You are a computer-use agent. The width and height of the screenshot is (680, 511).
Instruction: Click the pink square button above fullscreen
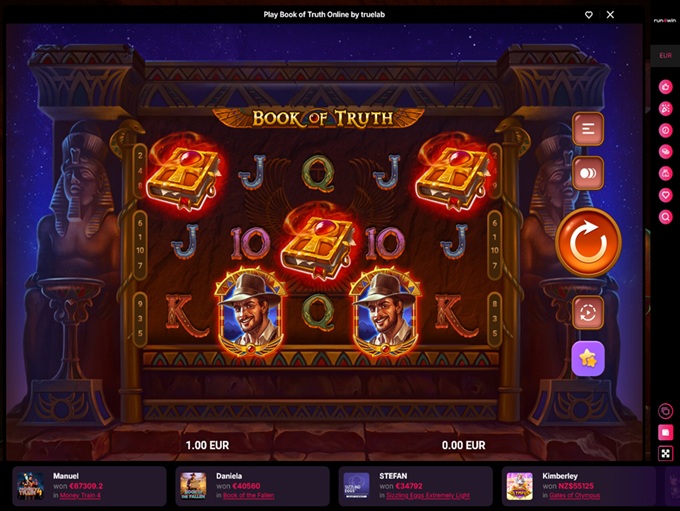[x=665, y=432]
